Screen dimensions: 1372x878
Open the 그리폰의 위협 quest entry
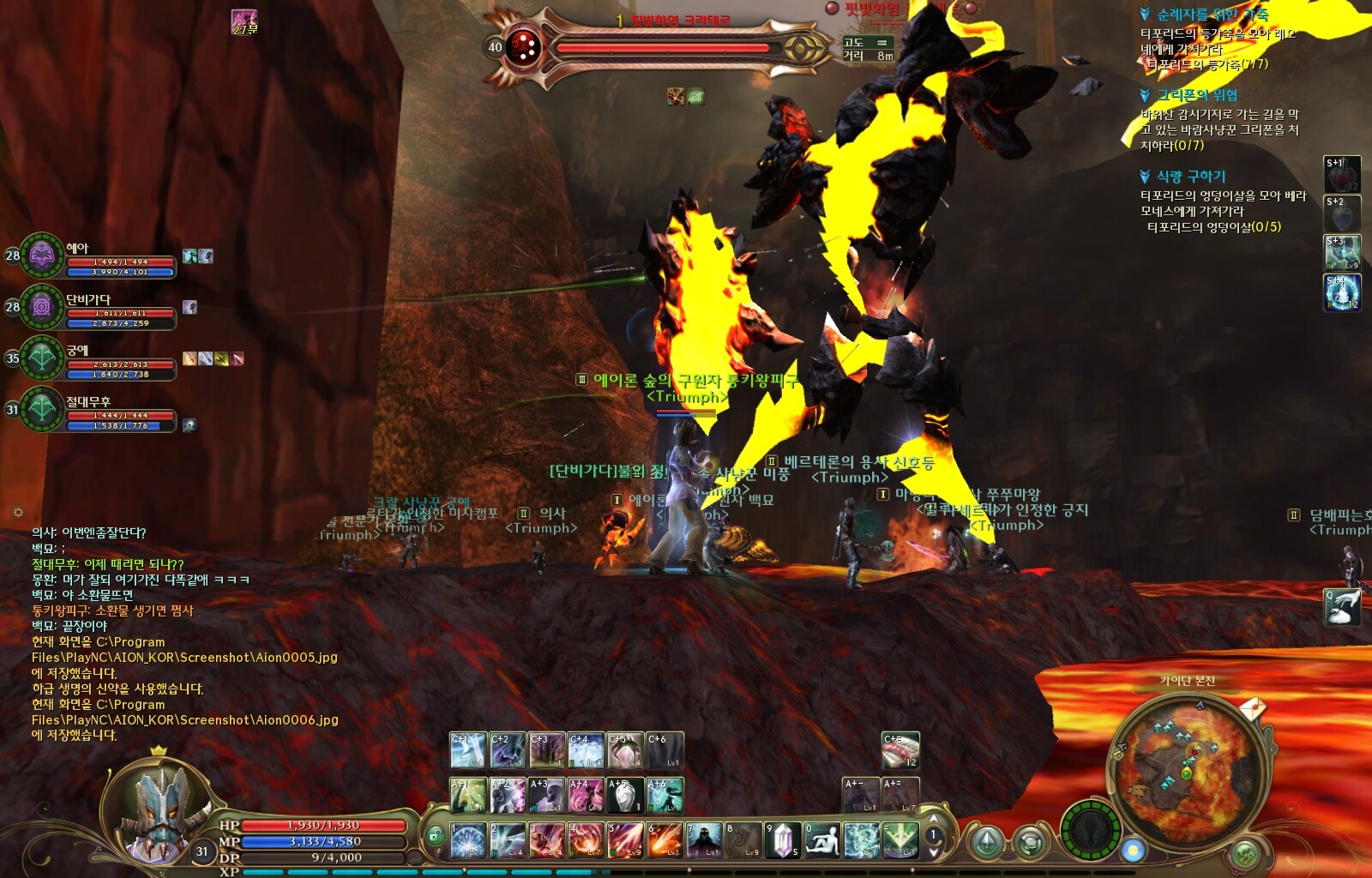point(1197,95)
